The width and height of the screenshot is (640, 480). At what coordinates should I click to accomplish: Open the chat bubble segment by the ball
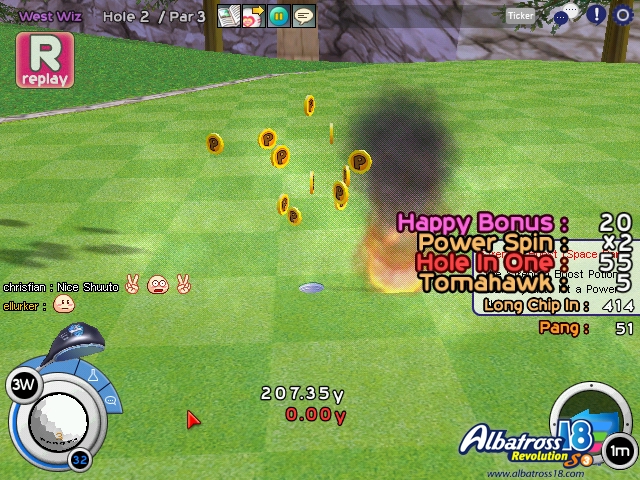coord(111,402)
